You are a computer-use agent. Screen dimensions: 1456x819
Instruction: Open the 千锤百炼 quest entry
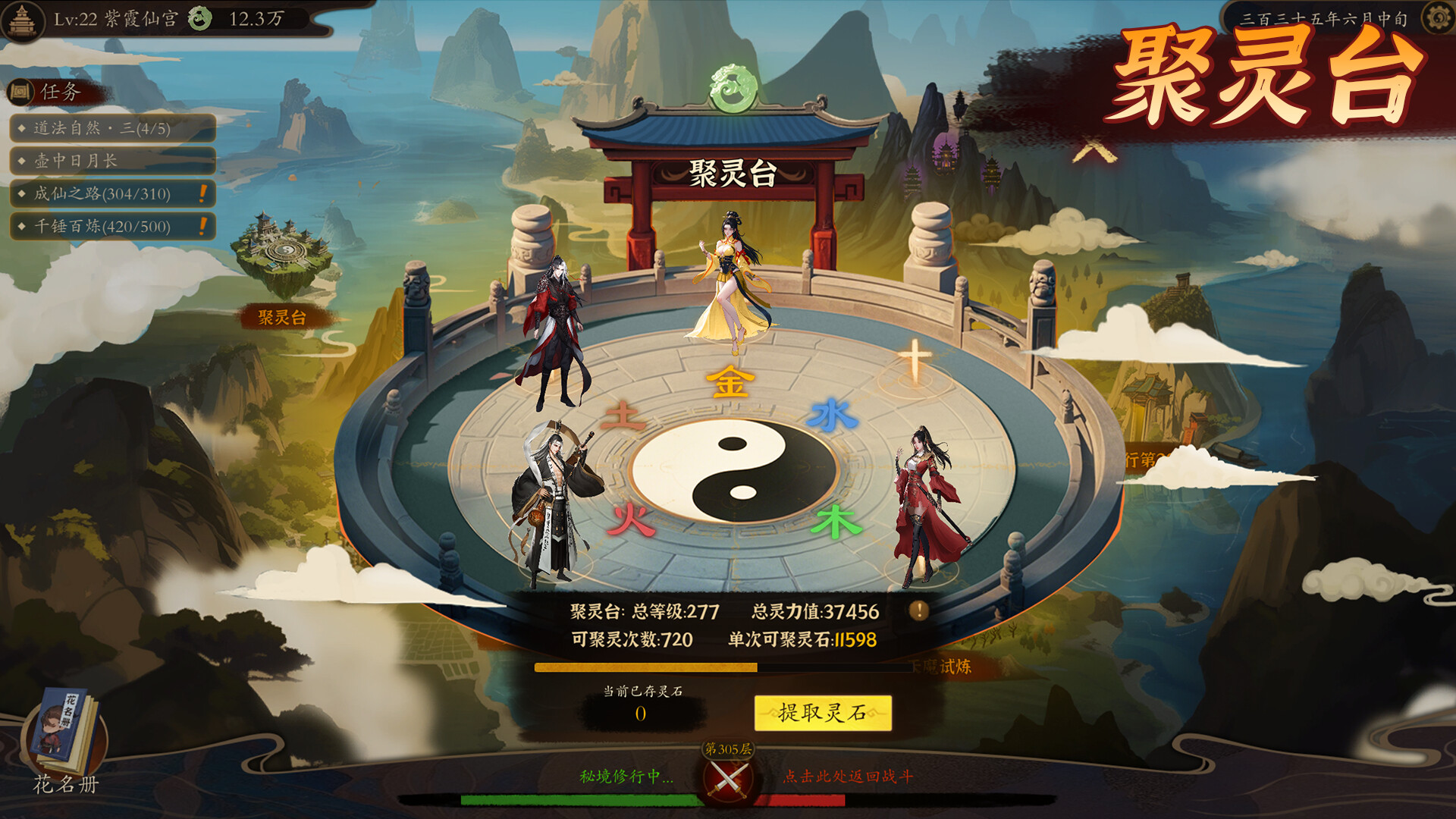[112, 226]
